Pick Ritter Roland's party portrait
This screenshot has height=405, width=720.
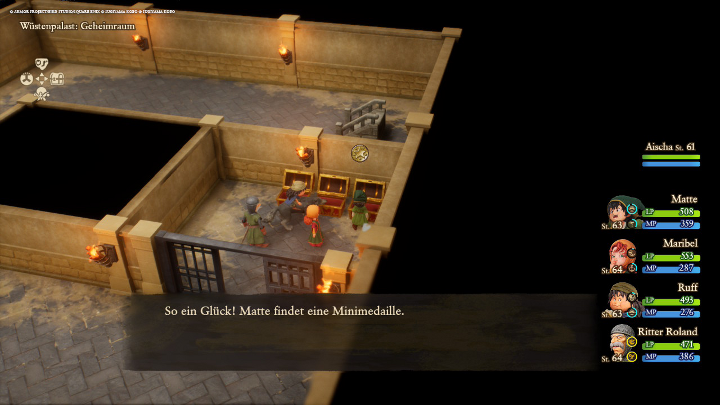[x=622, y=344]
